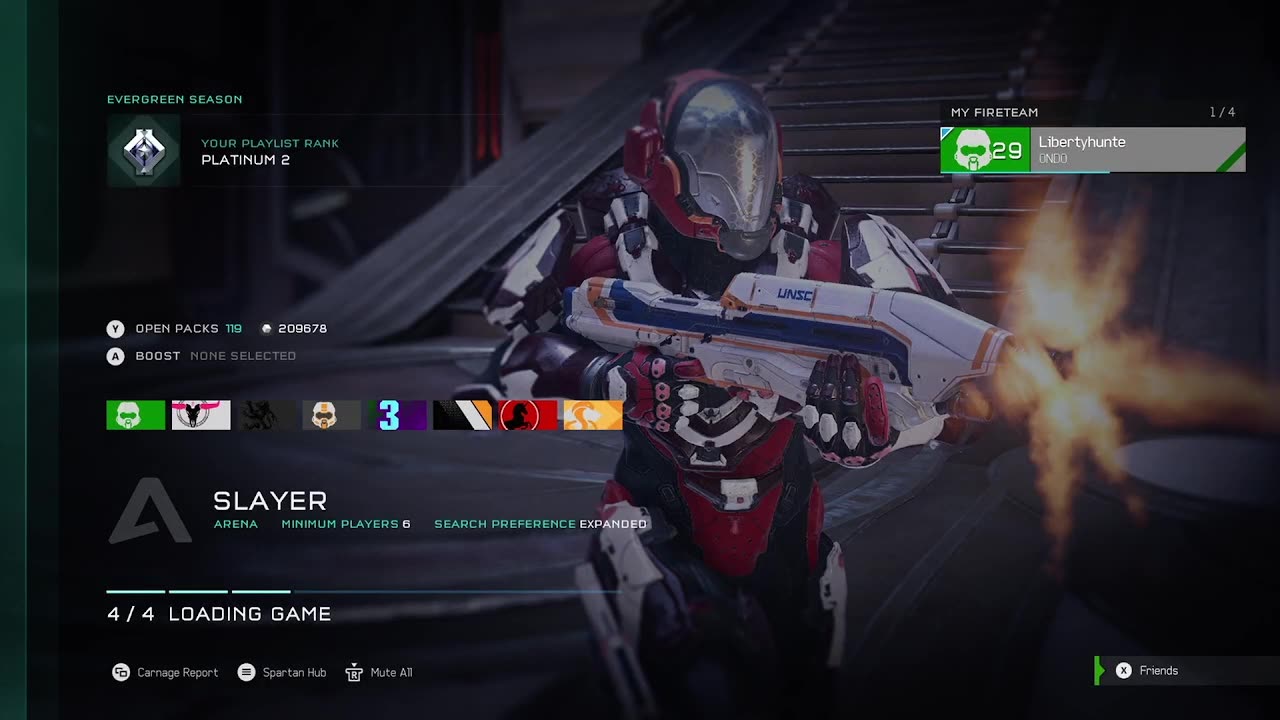
Task: Select the pink horned skull emblem
Action: click(x=201, y=415)
